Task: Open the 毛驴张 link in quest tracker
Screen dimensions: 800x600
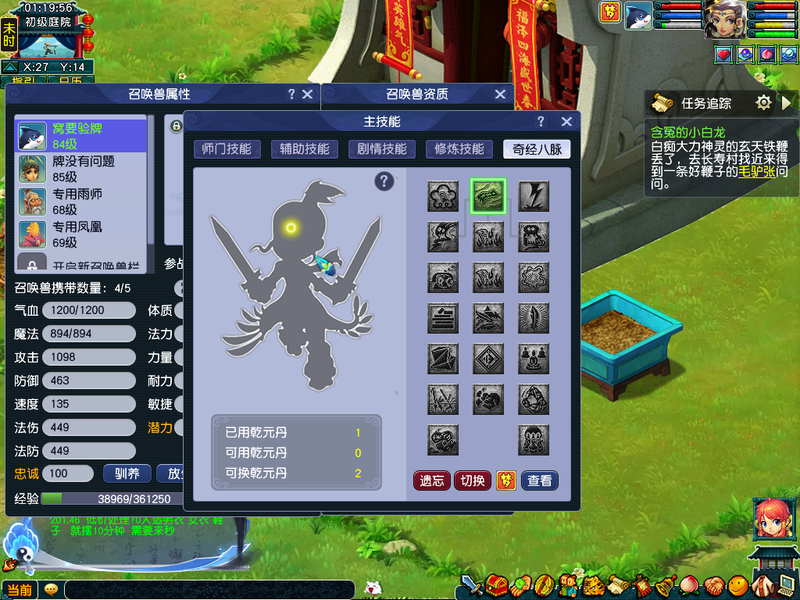Action: tap(757, 172)
